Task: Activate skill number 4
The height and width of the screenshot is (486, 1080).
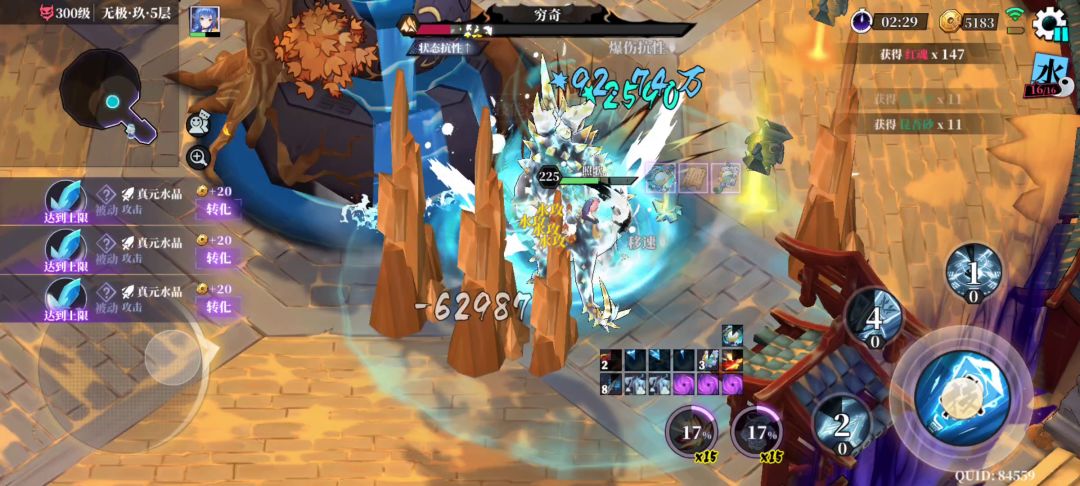Action: click(x=874, y=319)
